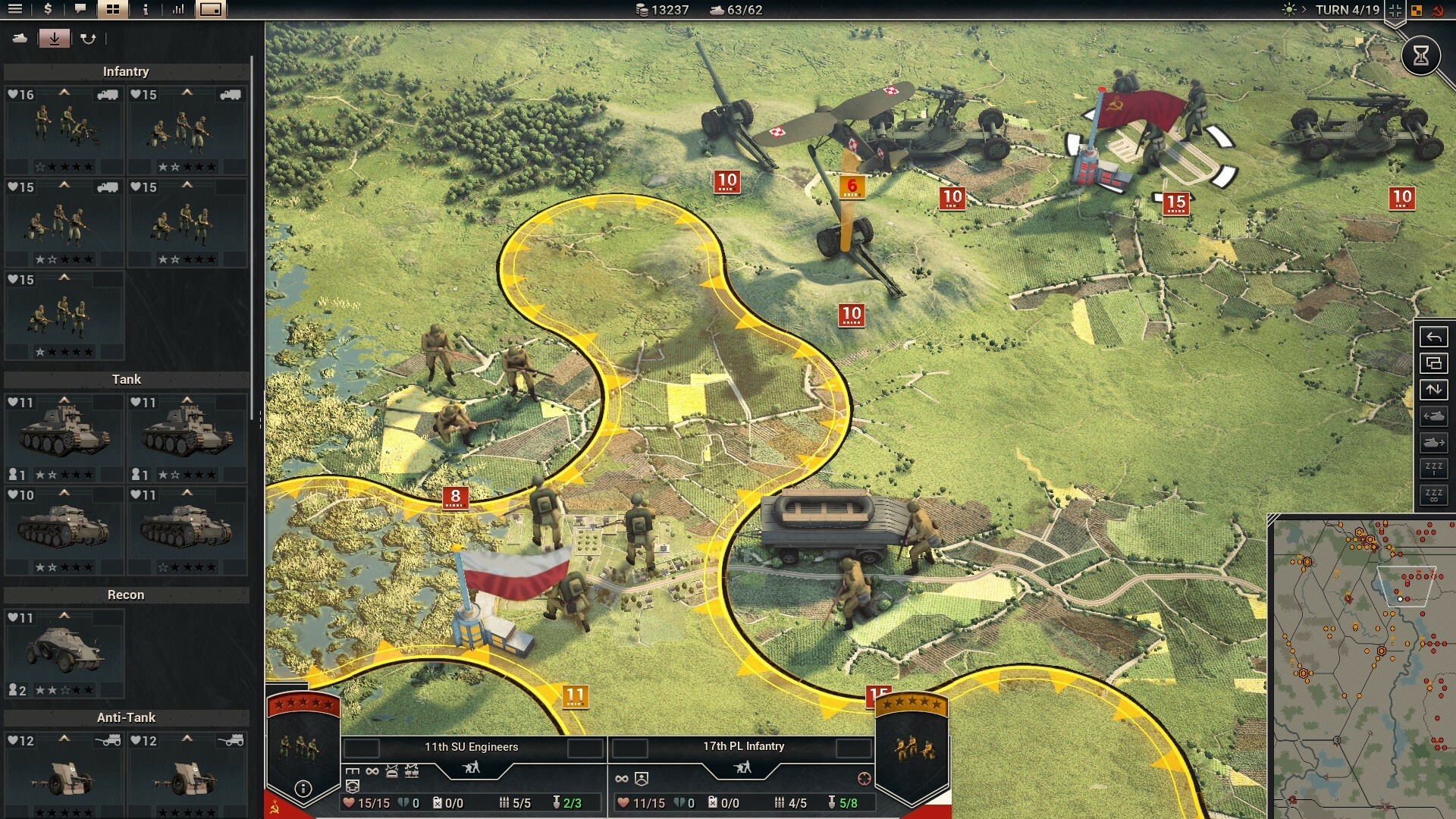Toggle the deploy mode download icon
The image size is (1456, 819).
pyautogui.click(x=55, y=37)
